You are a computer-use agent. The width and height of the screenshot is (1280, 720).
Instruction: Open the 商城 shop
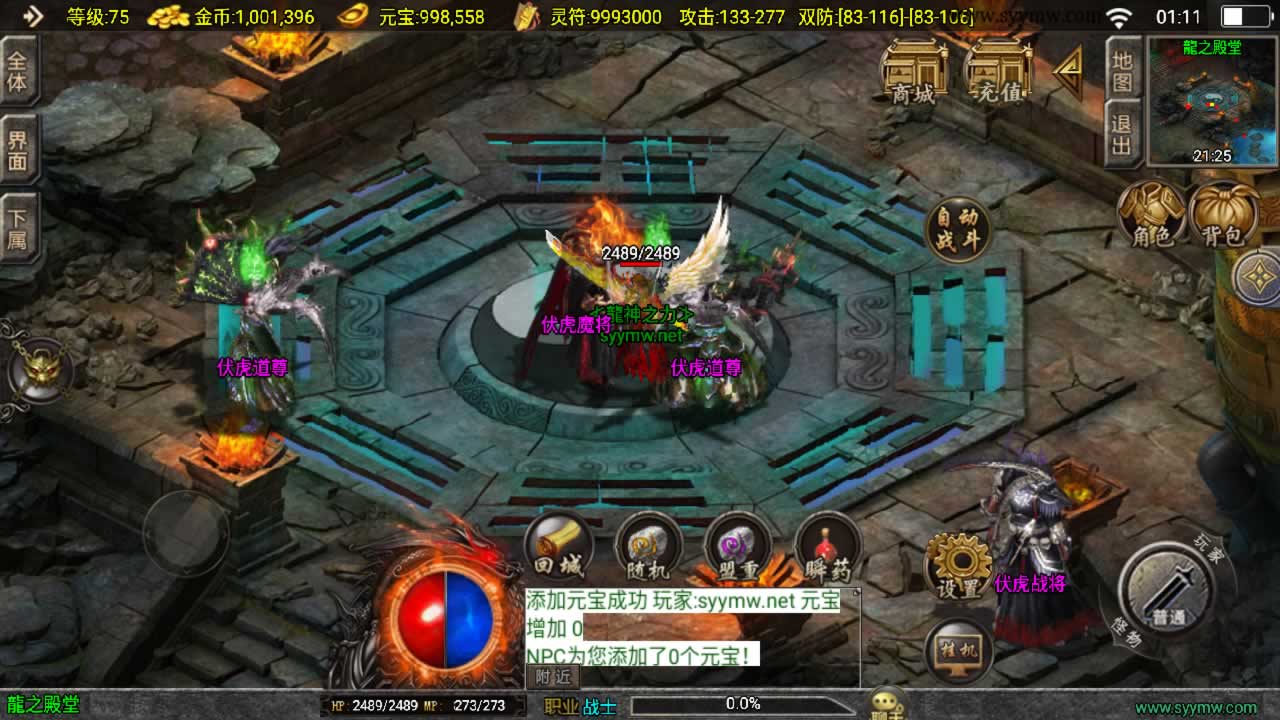914,72
